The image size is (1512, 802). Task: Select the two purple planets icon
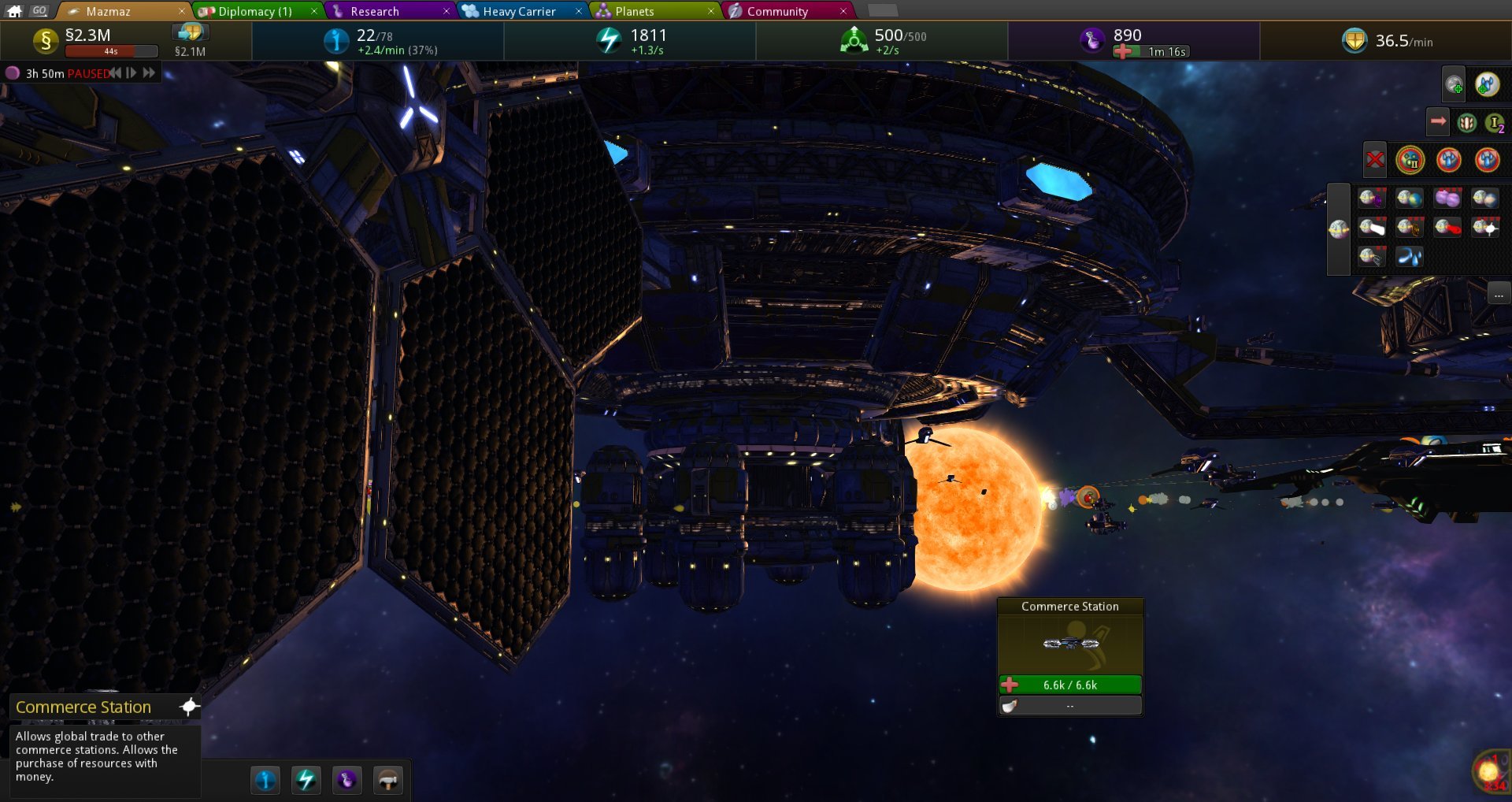coord(1447,198)
